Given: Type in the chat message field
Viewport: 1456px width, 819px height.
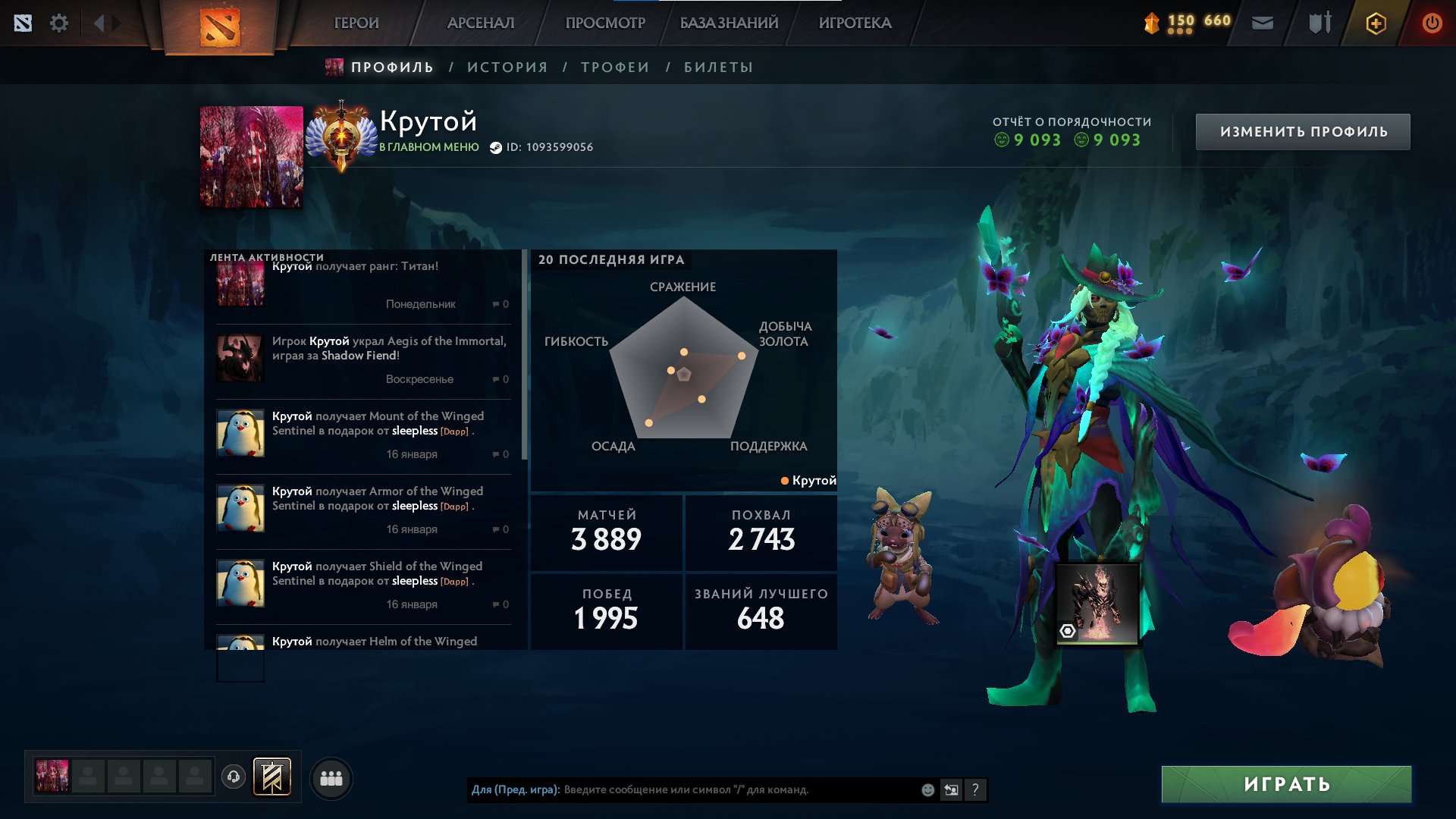Looking at the screenshot, I should click(x=736, y=789).
